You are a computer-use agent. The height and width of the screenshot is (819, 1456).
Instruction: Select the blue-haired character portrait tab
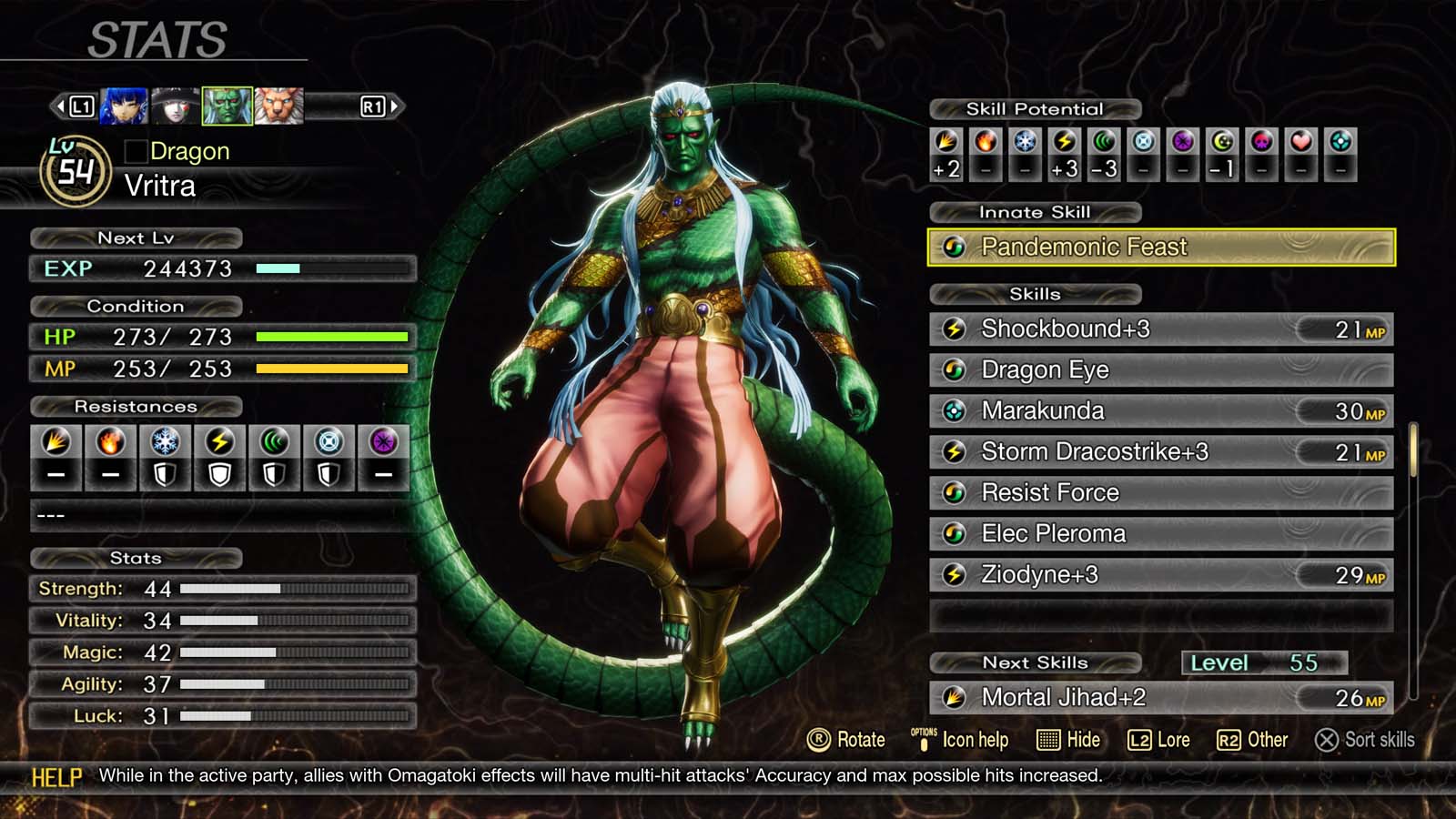[x=122, y=105]
